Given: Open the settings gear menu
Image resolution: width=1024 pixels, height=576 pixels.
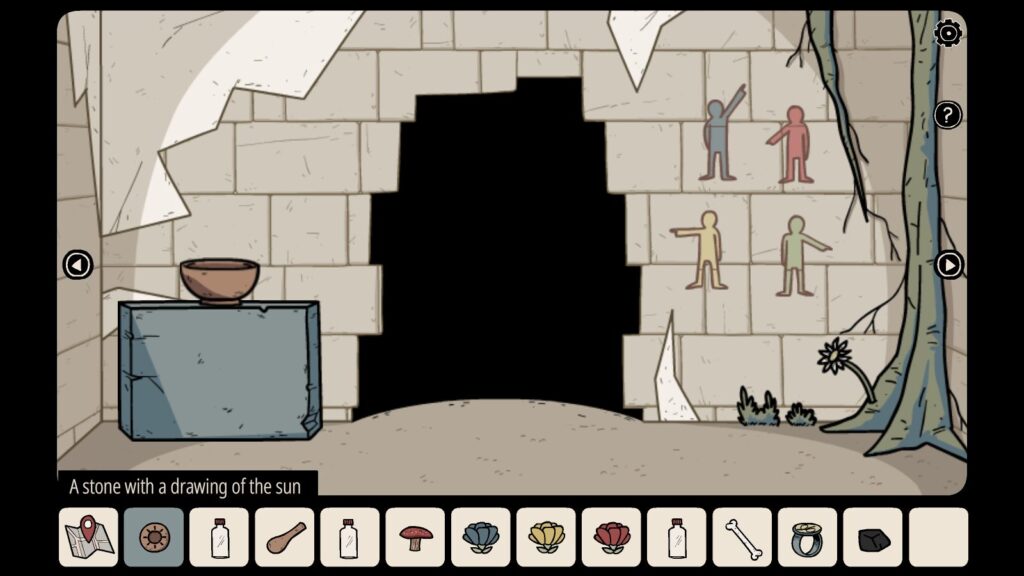Looking at the screenshot, I should click(947, 34).
